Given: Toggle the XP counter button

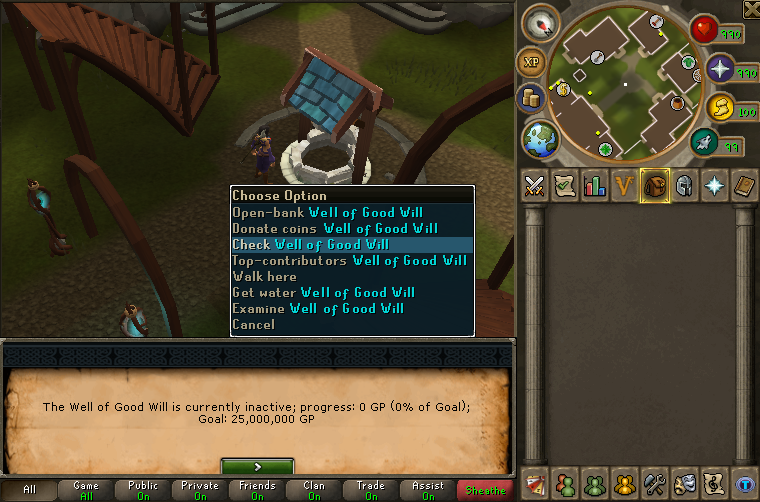Looking at the screenshot, I should coord(530,62).
